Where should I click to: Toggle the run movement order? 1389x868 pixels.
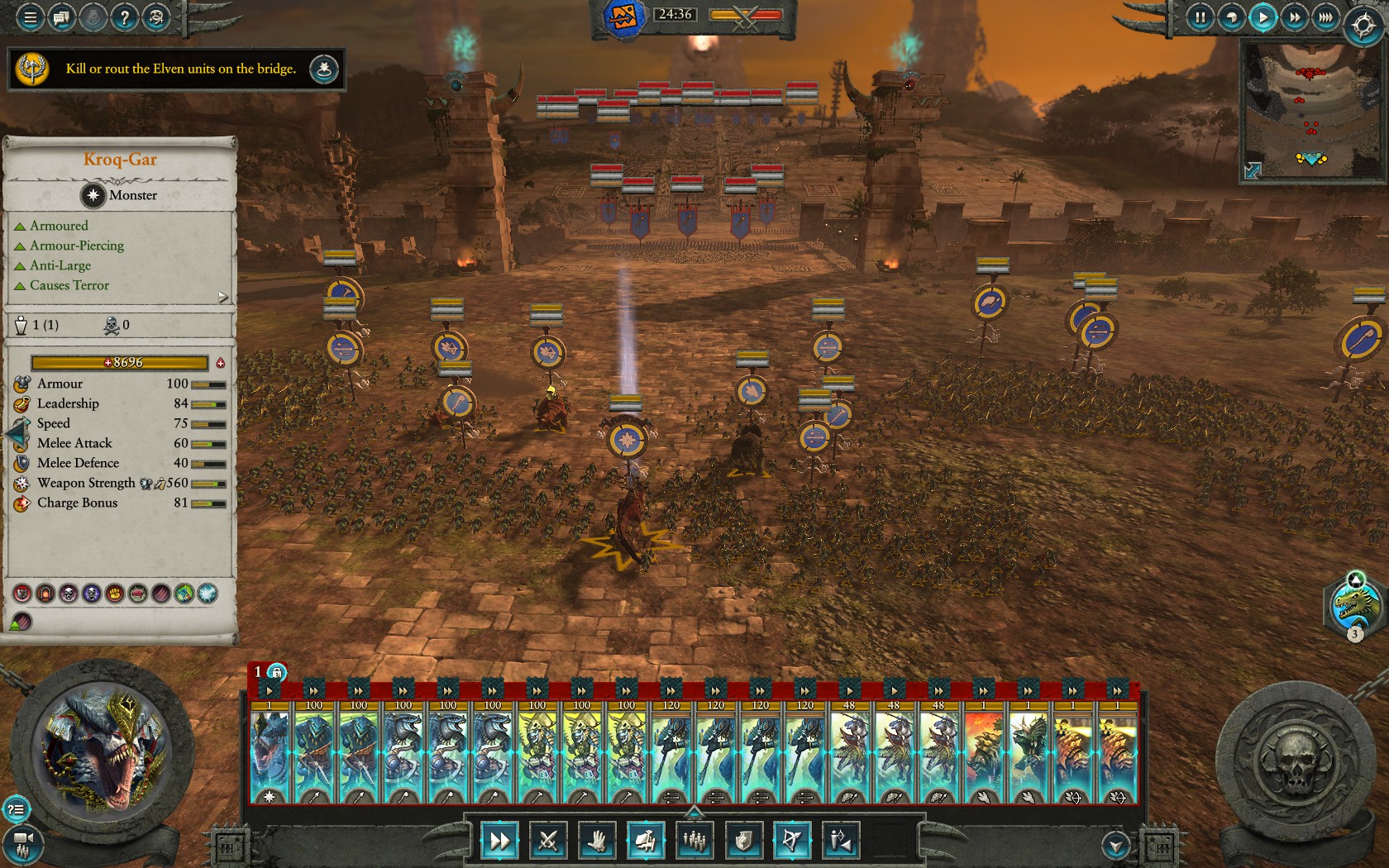coord(499,841)
